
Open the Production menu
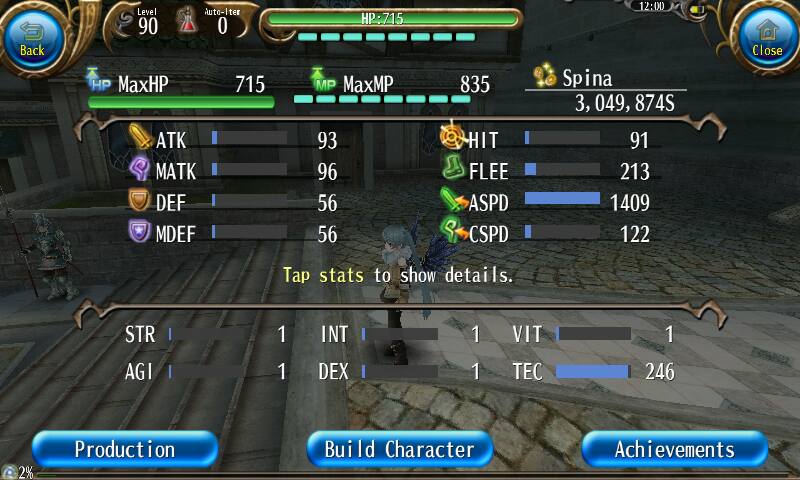124,449
